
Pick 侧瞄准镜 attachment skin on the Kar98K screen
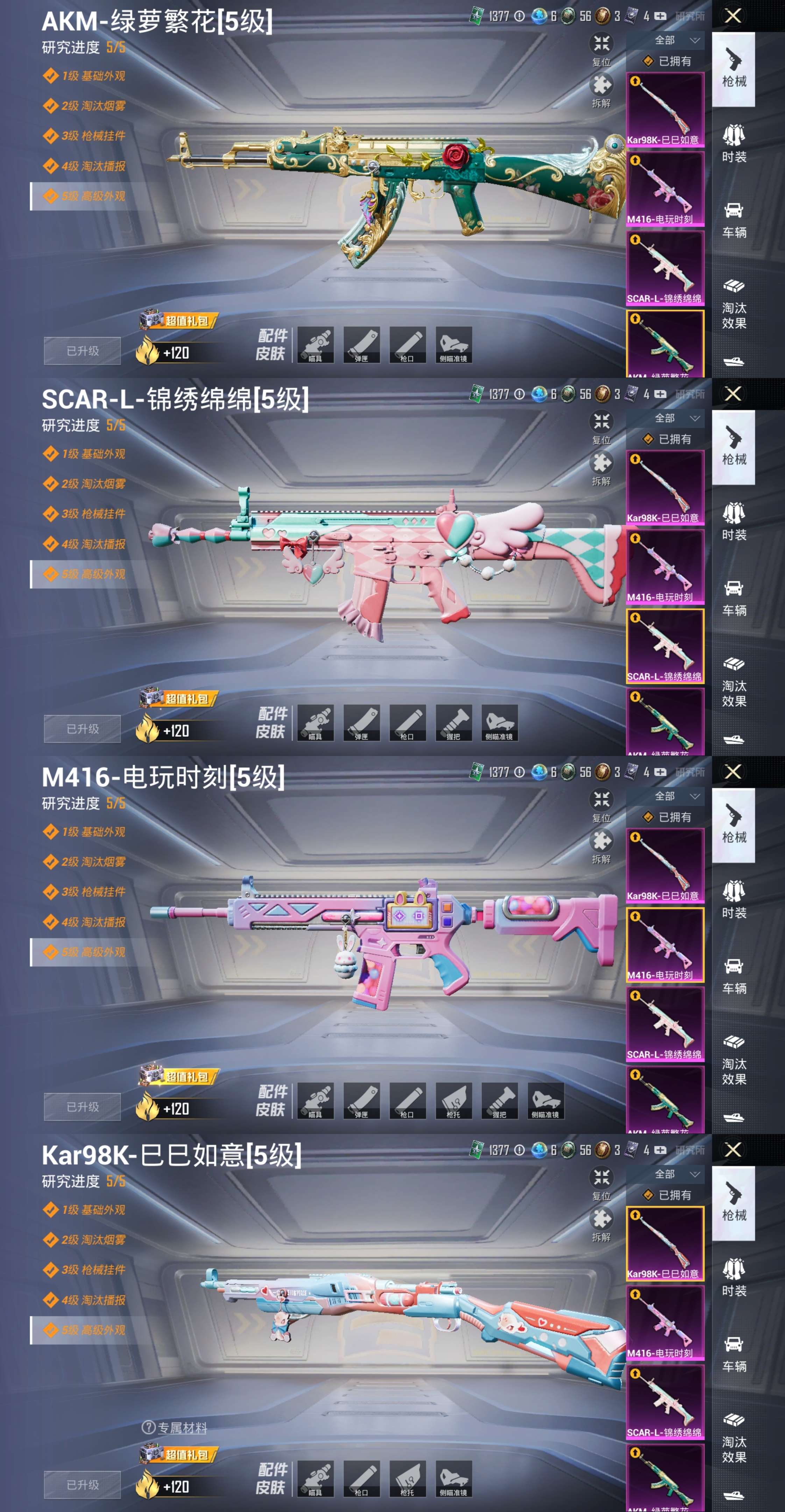coord(453,1478)
